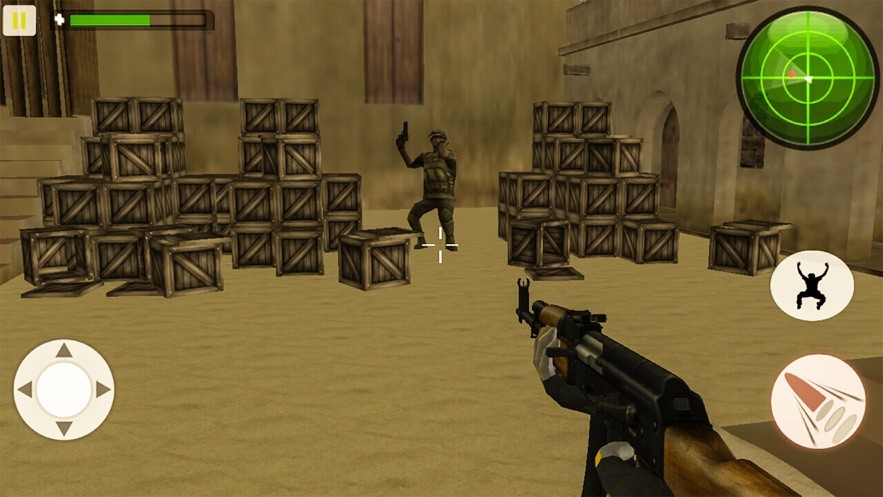Image resolution: width=883 pixels, height=497 pixels.
Task: Tap the right arrow on the movement pad
Action: coord(102,390)
